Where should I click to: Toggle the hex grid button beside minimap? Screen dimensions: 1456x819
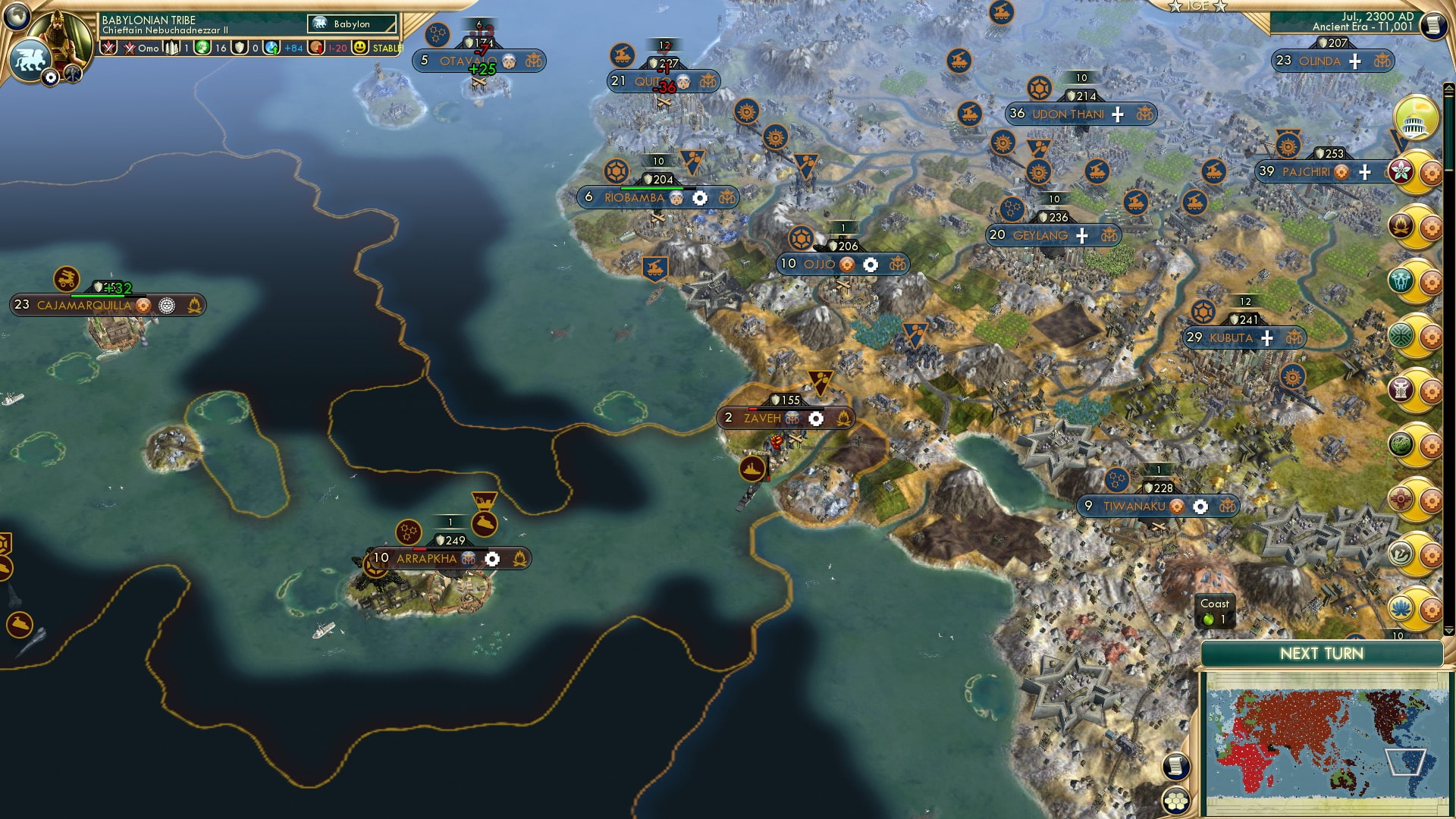click(1175, 801)
